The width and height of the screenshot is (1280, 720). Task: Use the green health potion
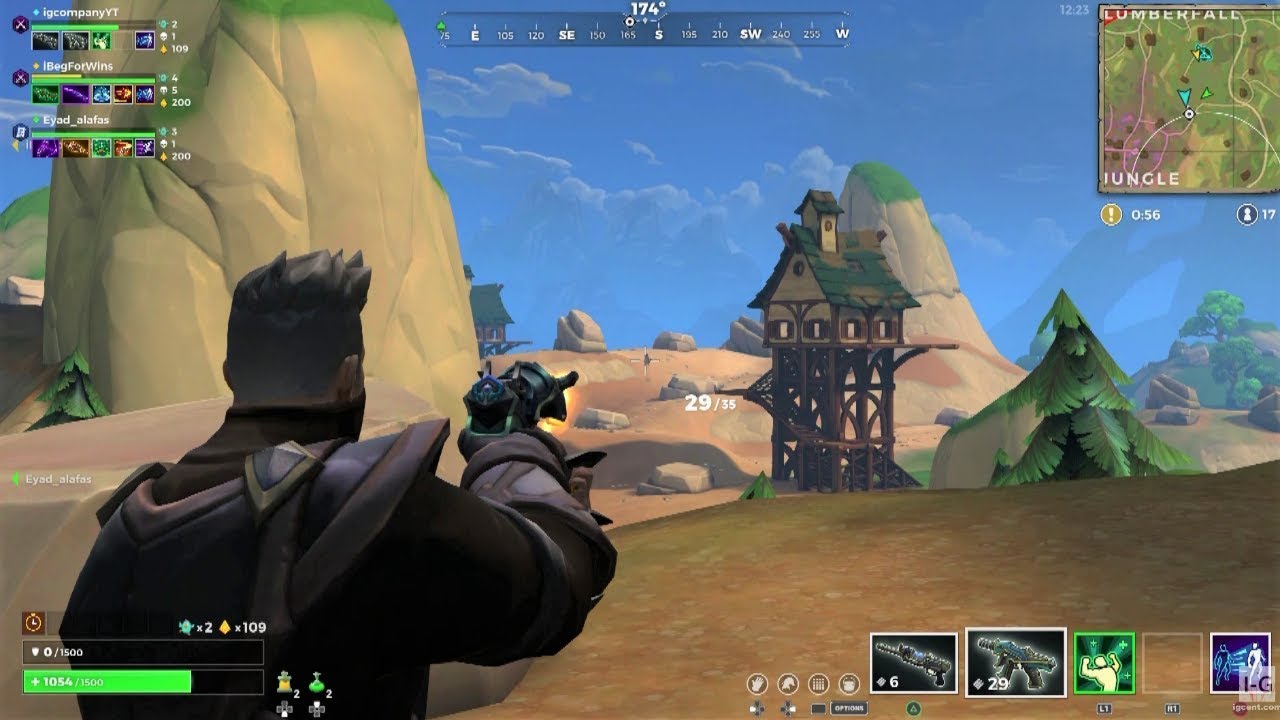[x=316, y=682]
